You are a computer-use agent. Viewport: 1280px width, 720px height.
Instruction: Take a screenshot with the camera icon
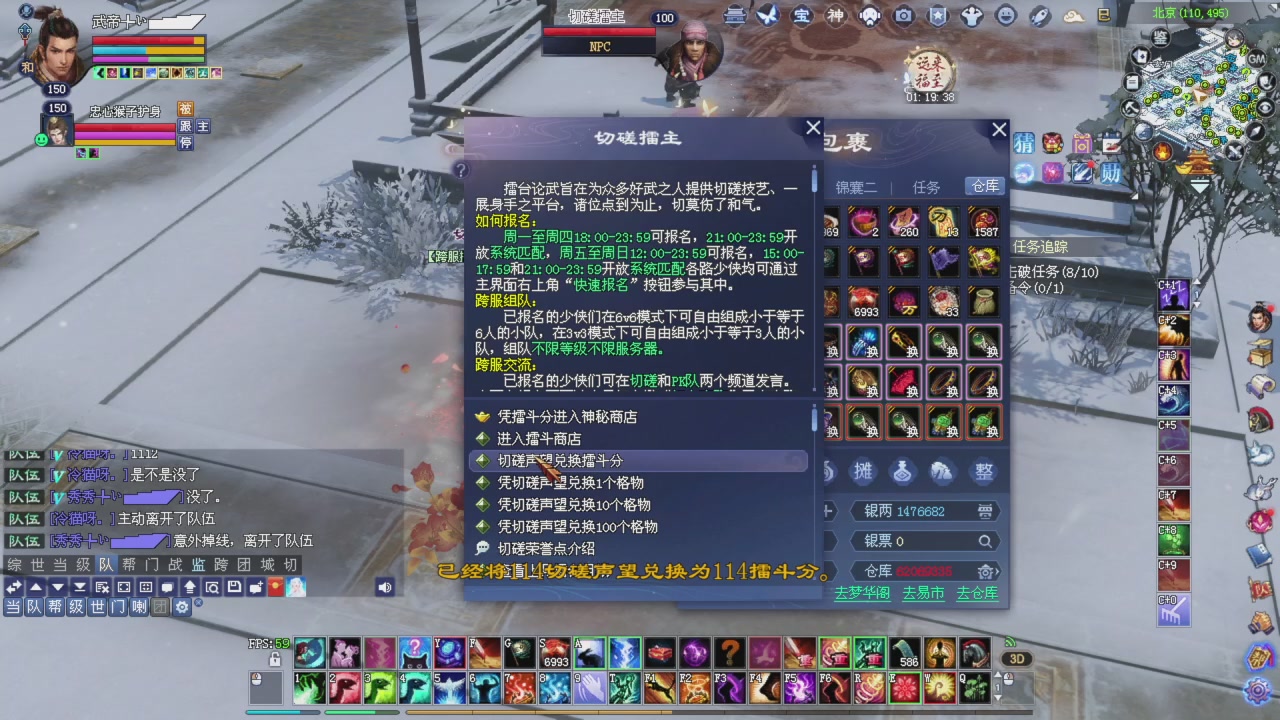coord(904,16)
